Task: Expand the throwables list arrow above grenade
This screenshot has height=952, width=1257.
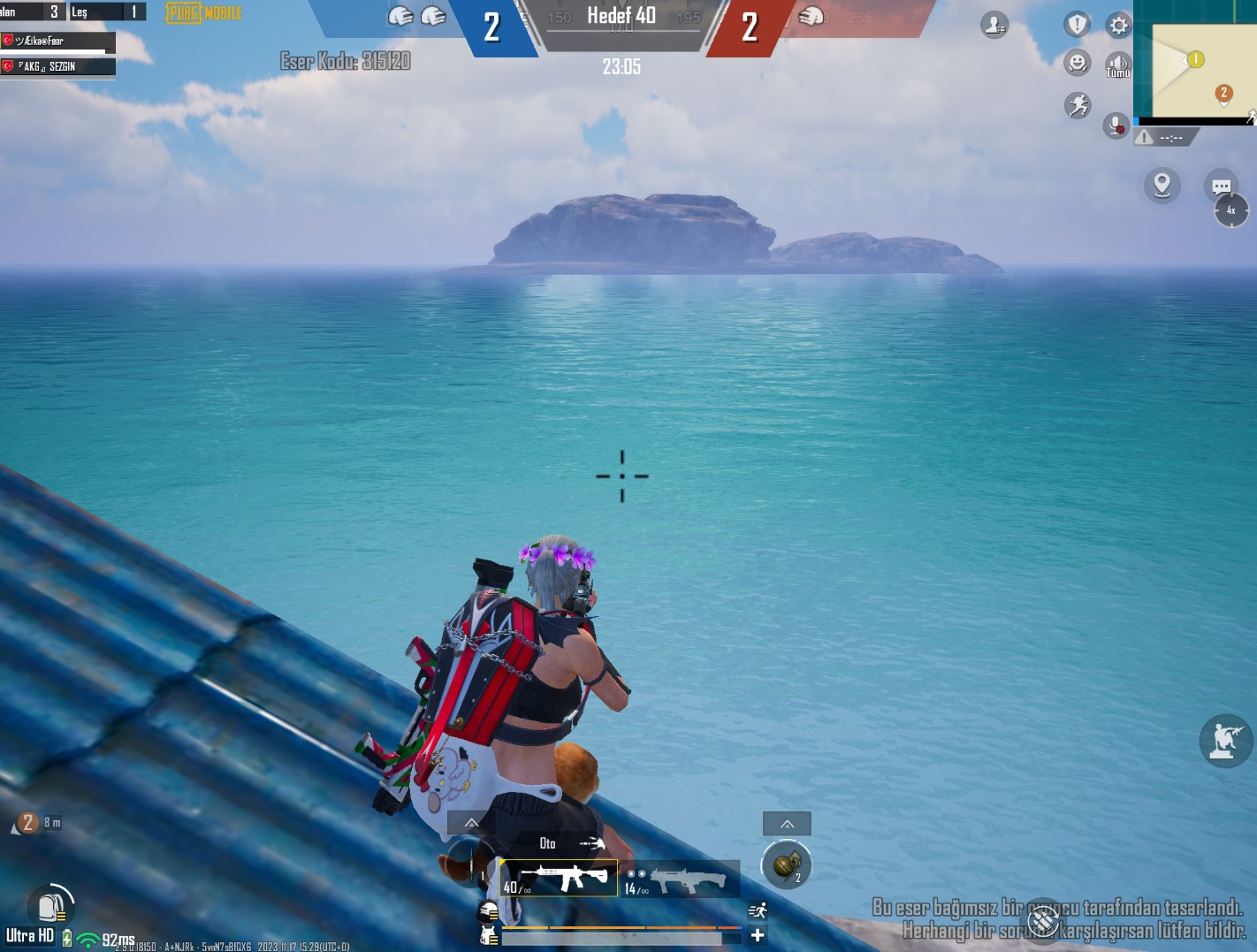Action: pos(787,824)
